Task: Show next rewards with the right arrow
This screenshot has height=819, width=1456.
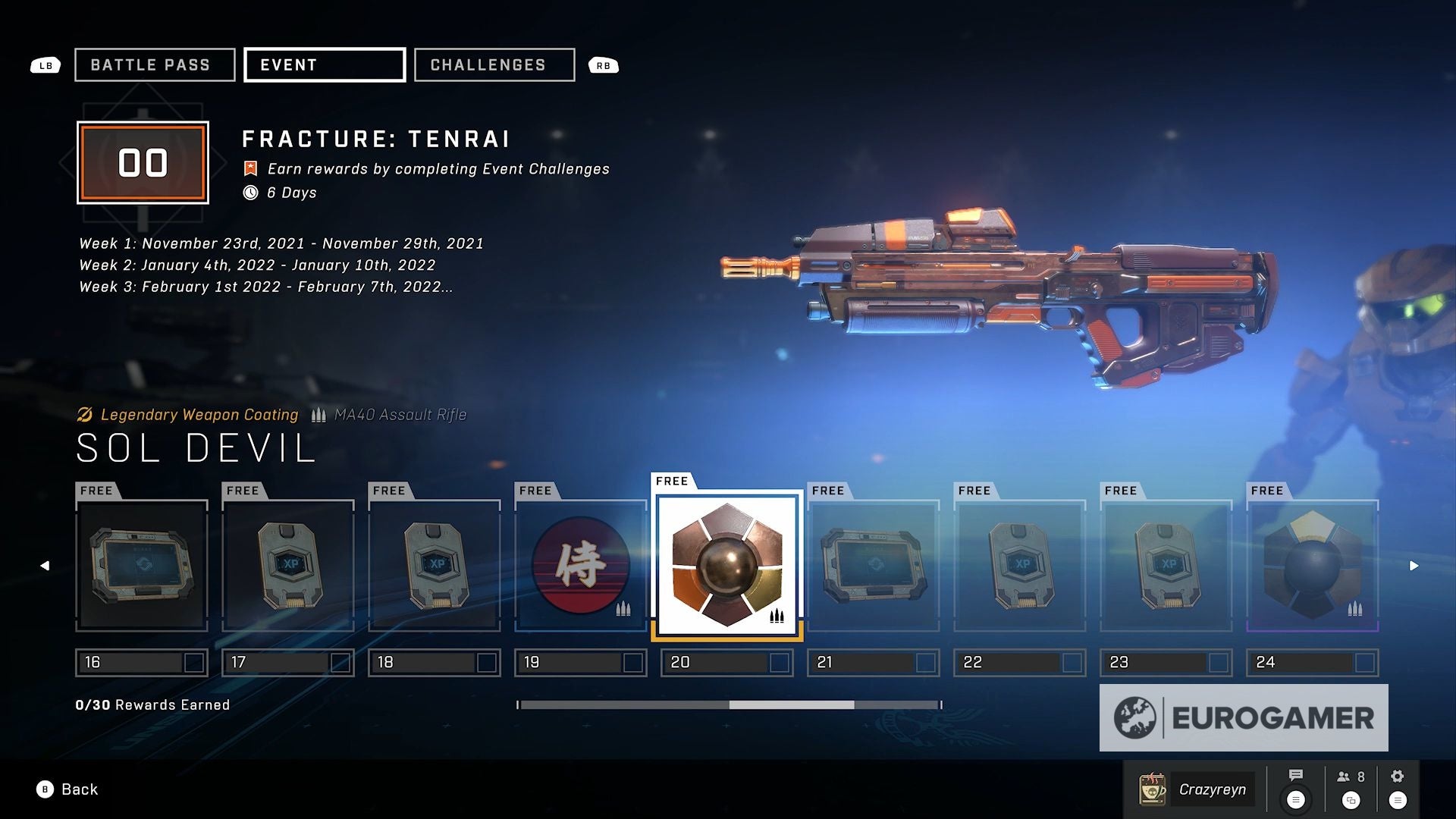Action: [x=1414, y=566]
